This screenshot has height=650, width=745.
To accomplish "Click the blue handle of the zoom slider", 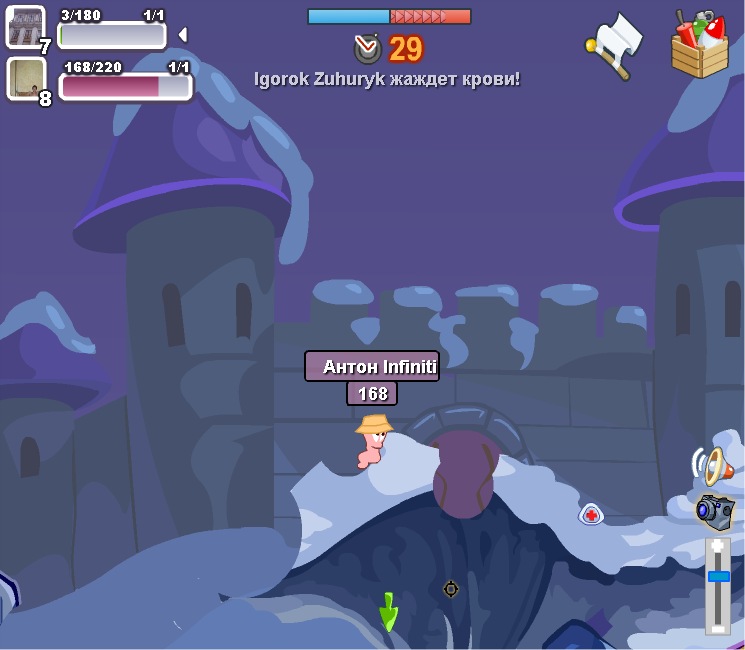I will 718,576.
